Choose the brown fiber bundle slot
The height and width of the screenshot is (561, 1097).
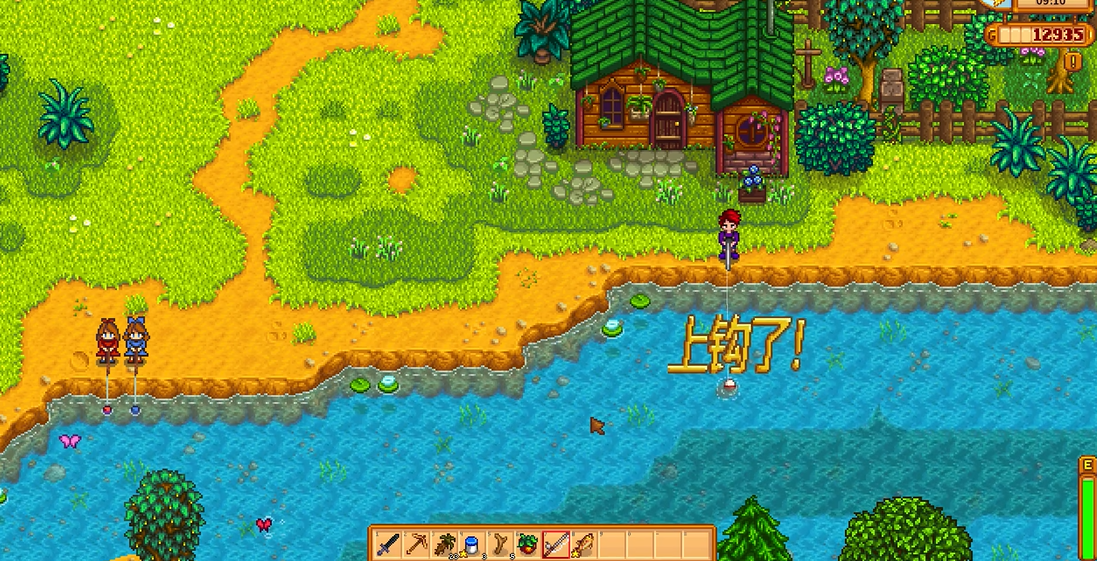[445, 545]
